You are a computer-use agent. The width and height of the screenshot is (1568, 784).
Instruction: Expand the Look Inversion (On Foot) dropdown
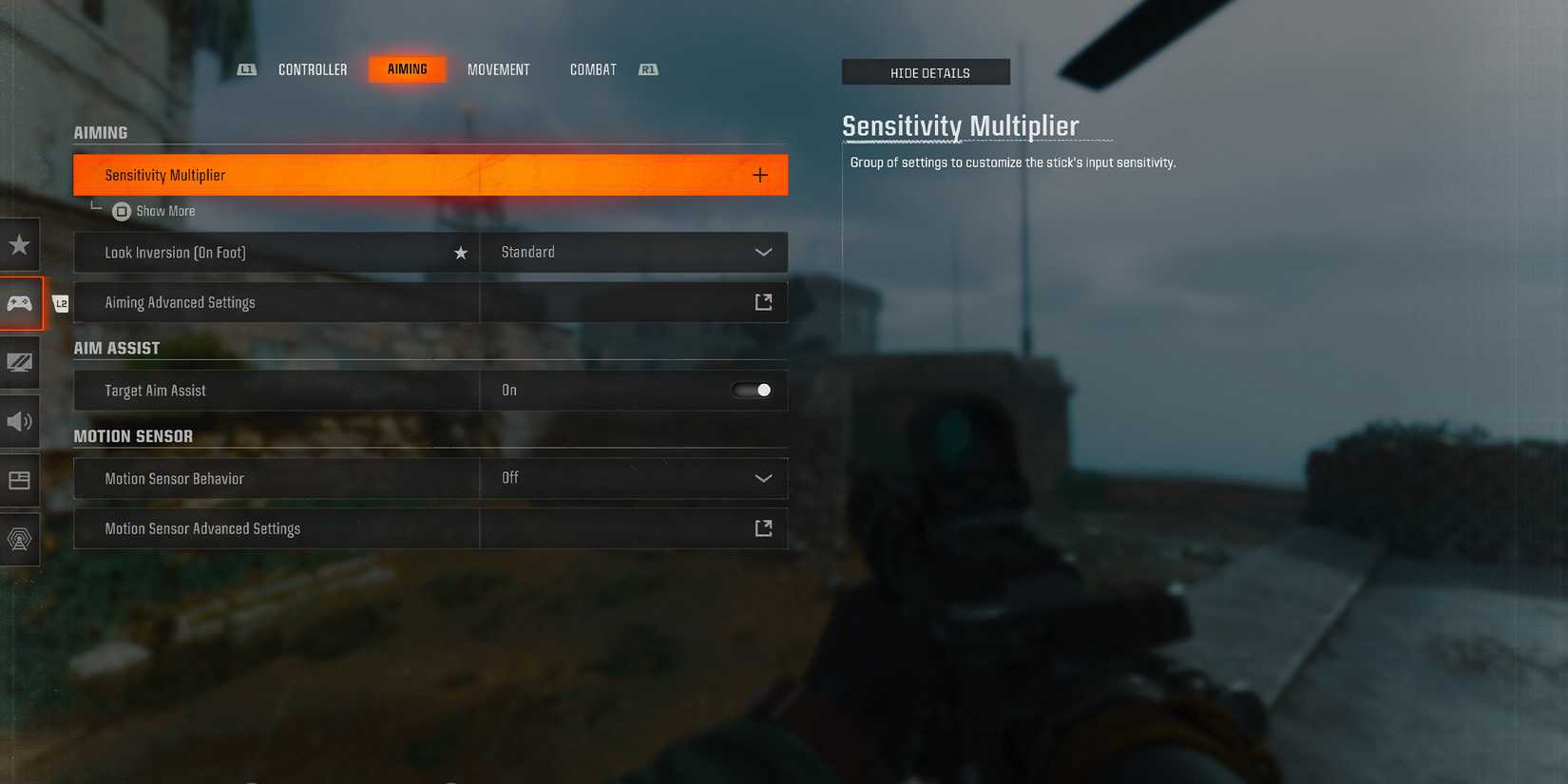[x=763, y=252]
